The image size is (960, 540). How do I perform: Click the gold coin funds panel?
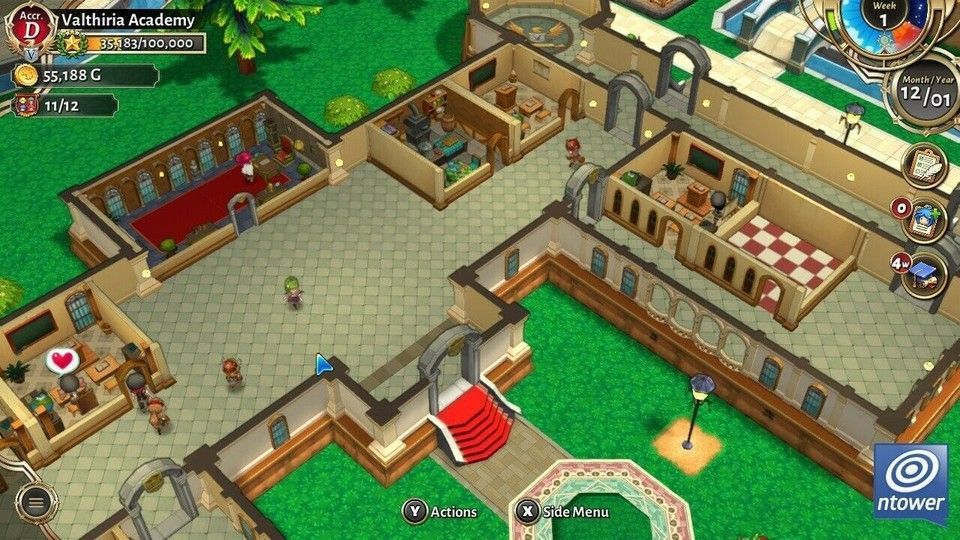[84, 75]
